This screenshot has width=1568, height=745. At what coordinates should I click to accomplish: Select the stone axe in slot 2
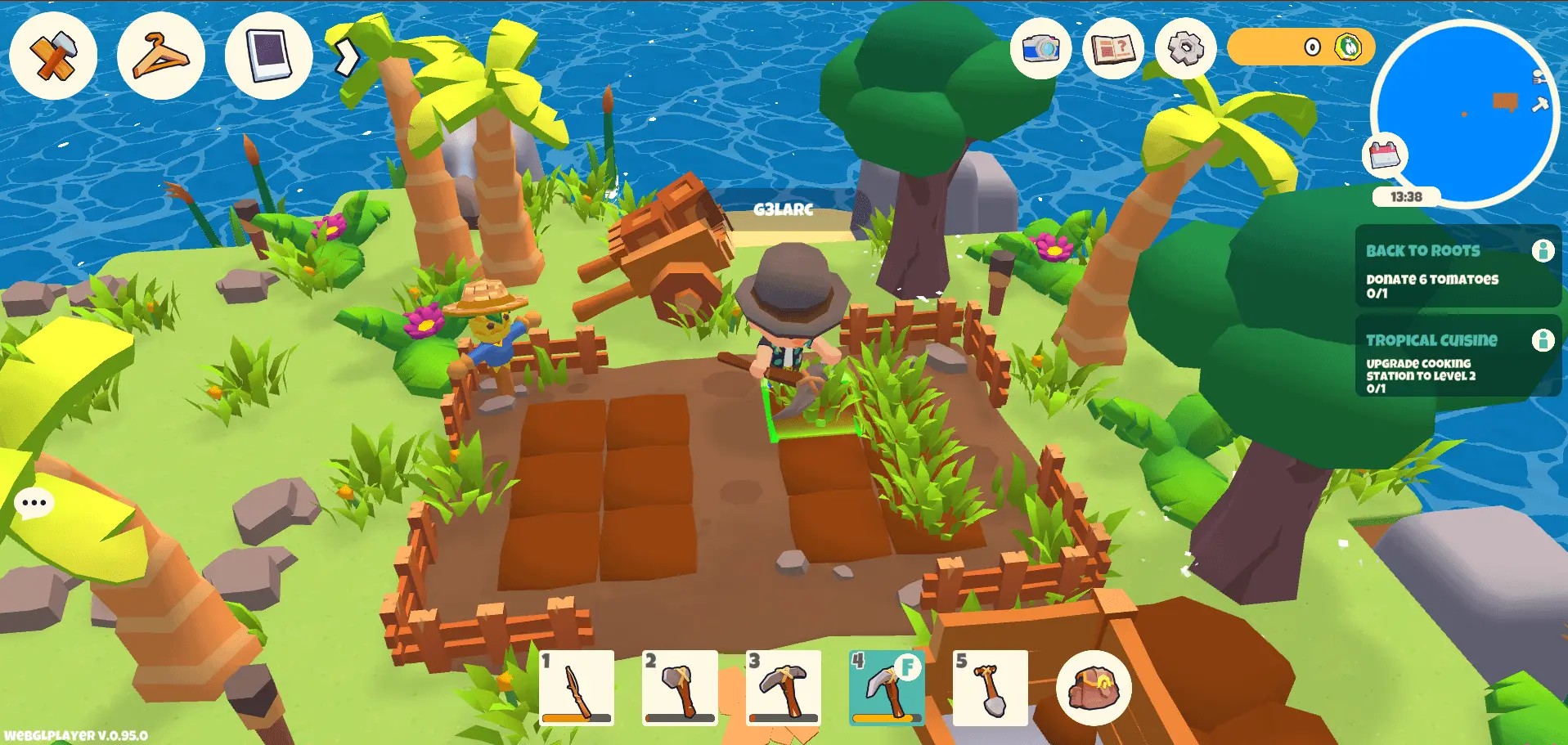tap(680, 688)
